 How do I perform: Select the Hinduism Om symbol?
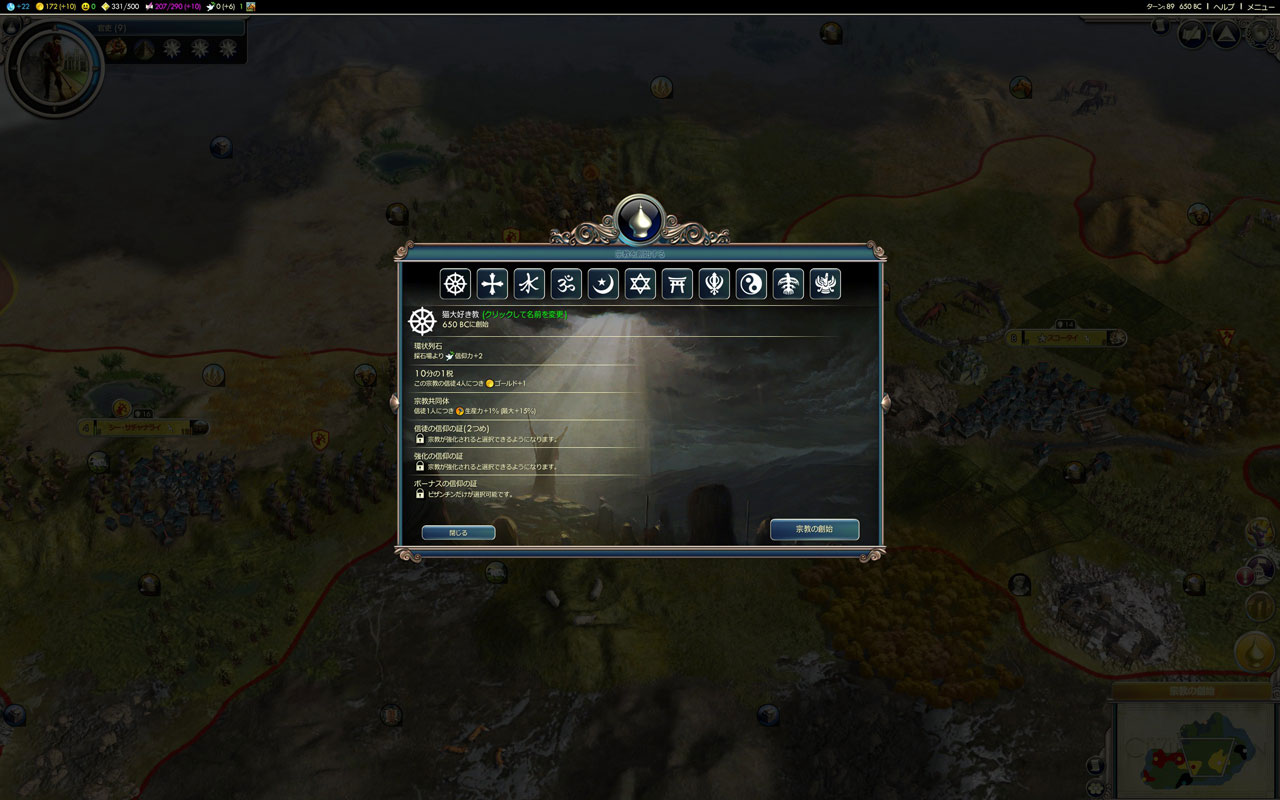click(566, 284)
